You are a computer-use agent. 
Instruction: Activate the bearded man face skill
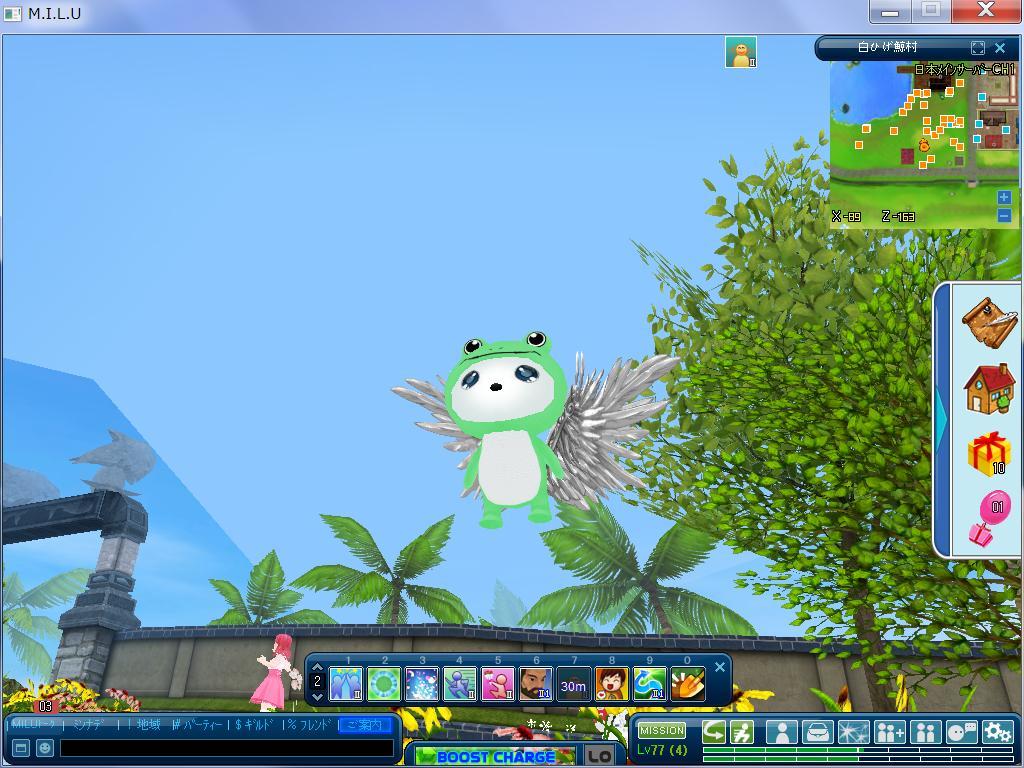pyautogui.click(x=535, y=685)
